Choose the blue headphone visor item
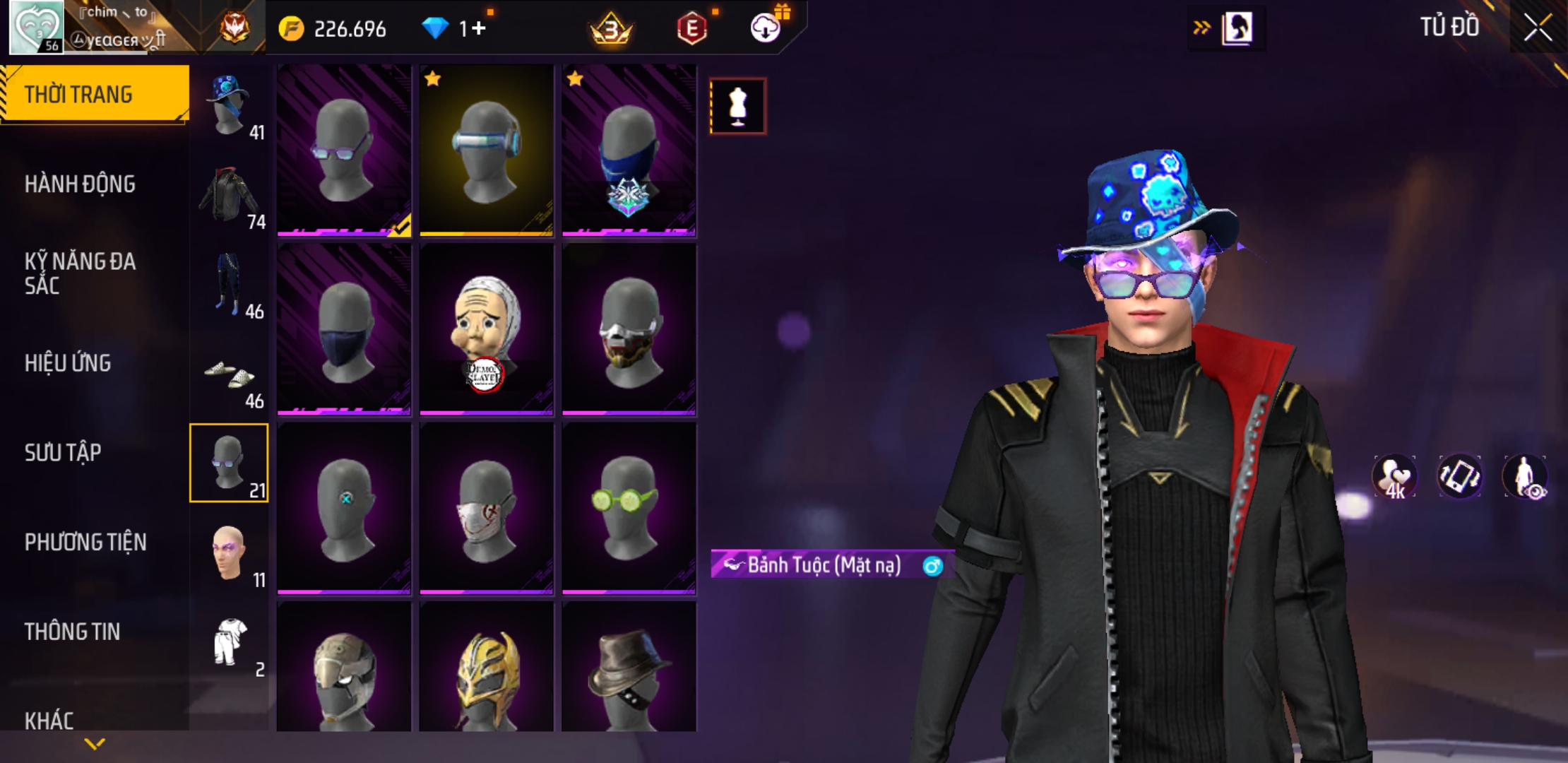1568x763 pixels. click(x=486, y=150)
